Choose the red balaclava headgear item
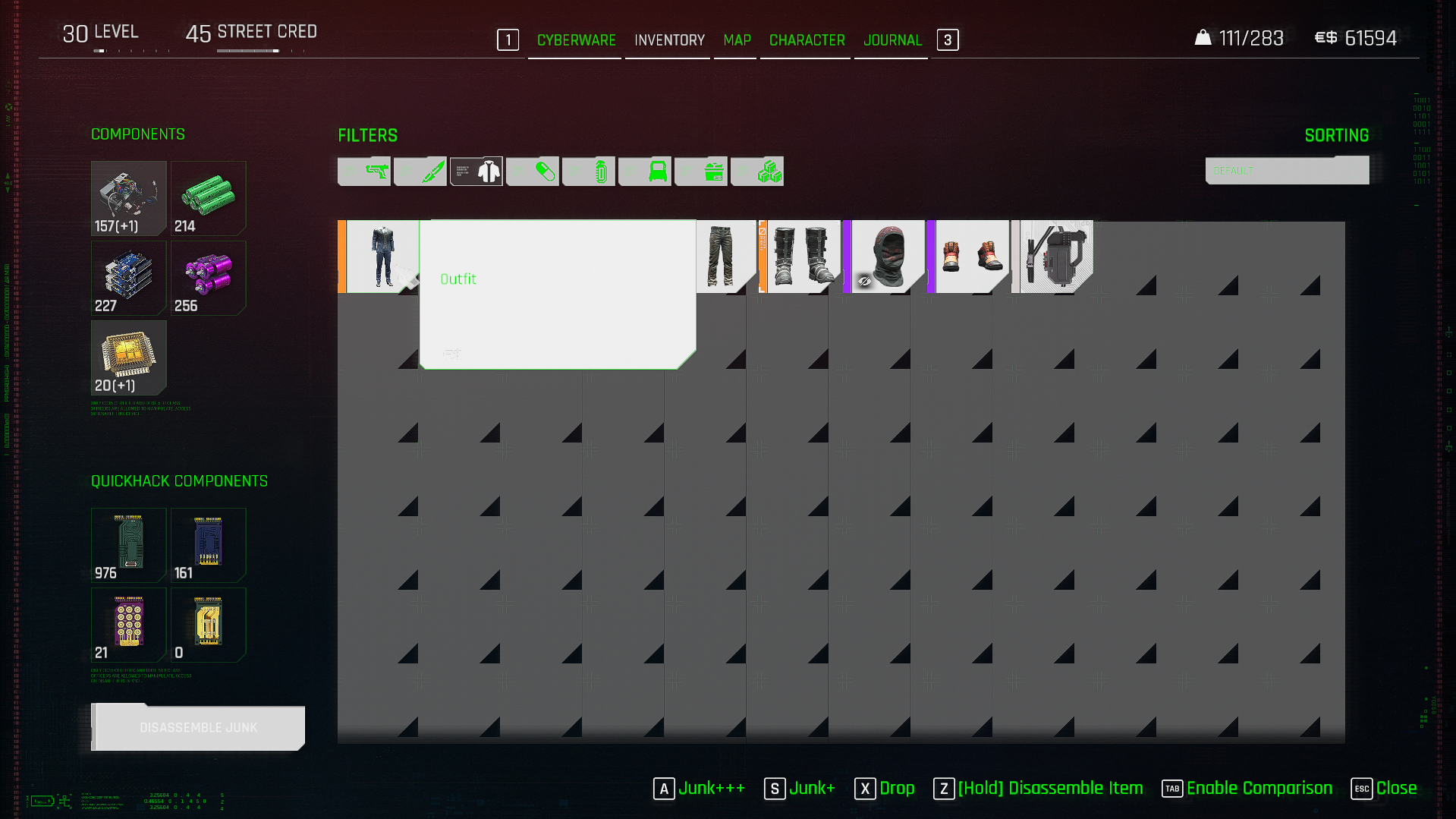1456x819 pixels. coord(886,257)
